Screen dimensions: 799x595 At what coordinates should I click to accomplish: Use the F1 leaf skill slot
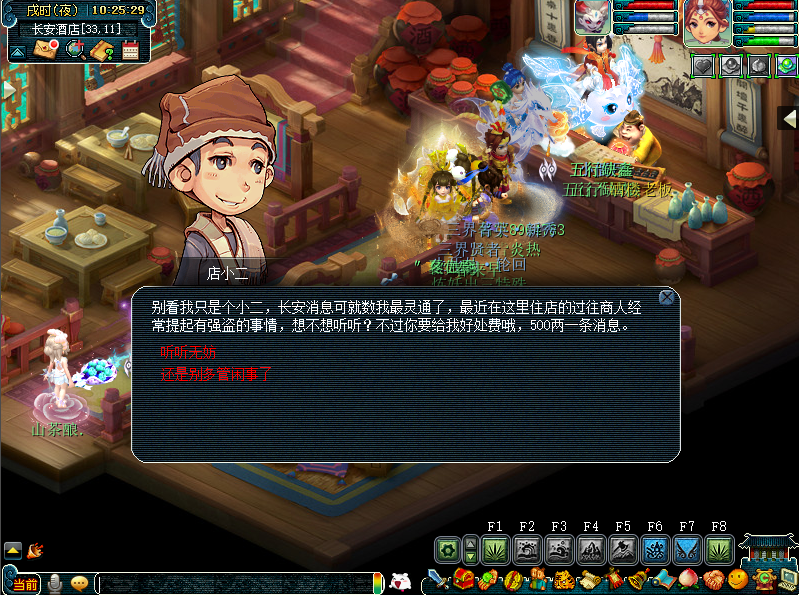coord(495,549)
